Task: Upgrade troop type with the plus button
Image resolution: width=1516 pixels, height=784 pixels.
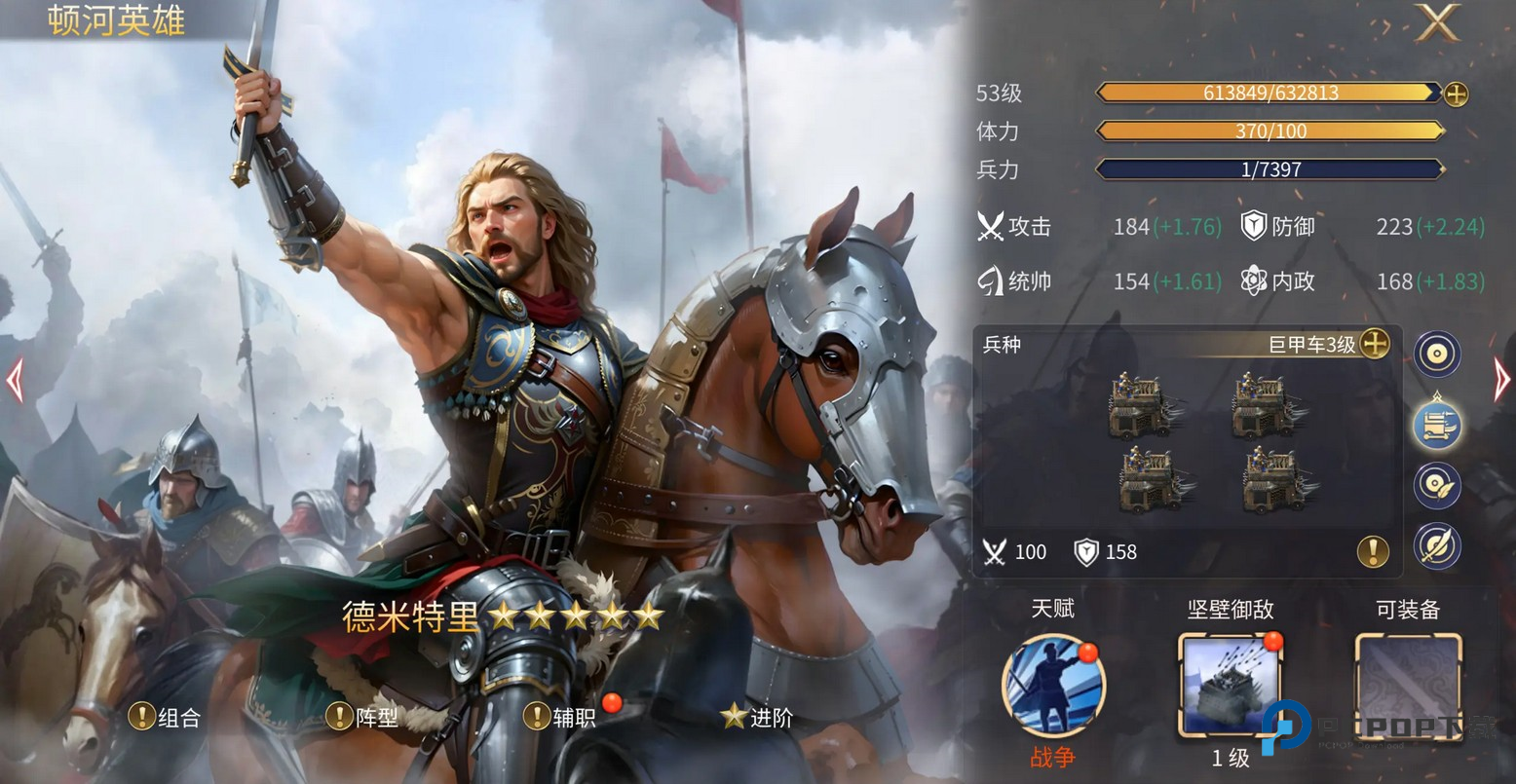Action: (1374, 344)
